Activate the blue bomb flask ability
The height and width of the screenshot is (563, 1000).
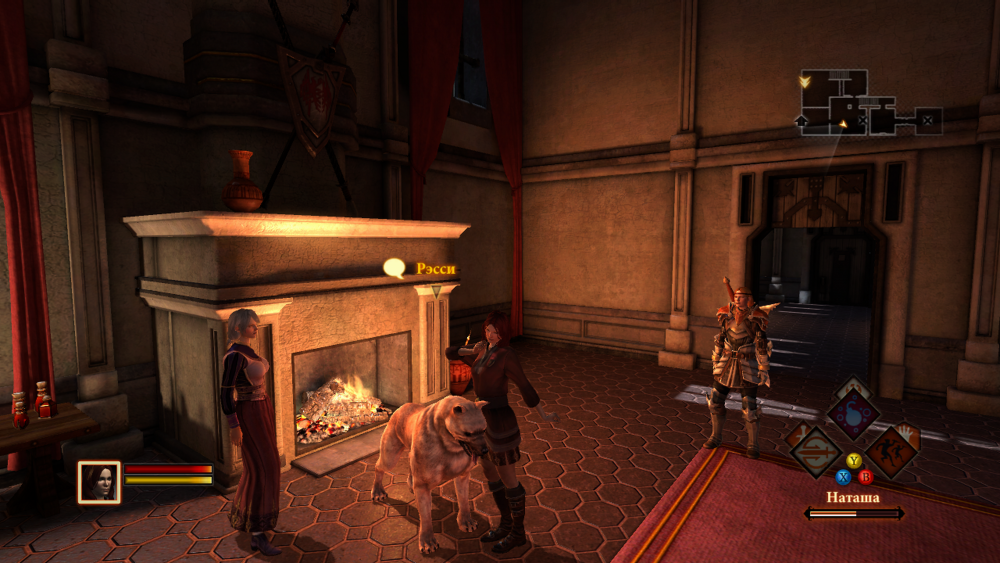pyautogui.click(x=852, y=413)
